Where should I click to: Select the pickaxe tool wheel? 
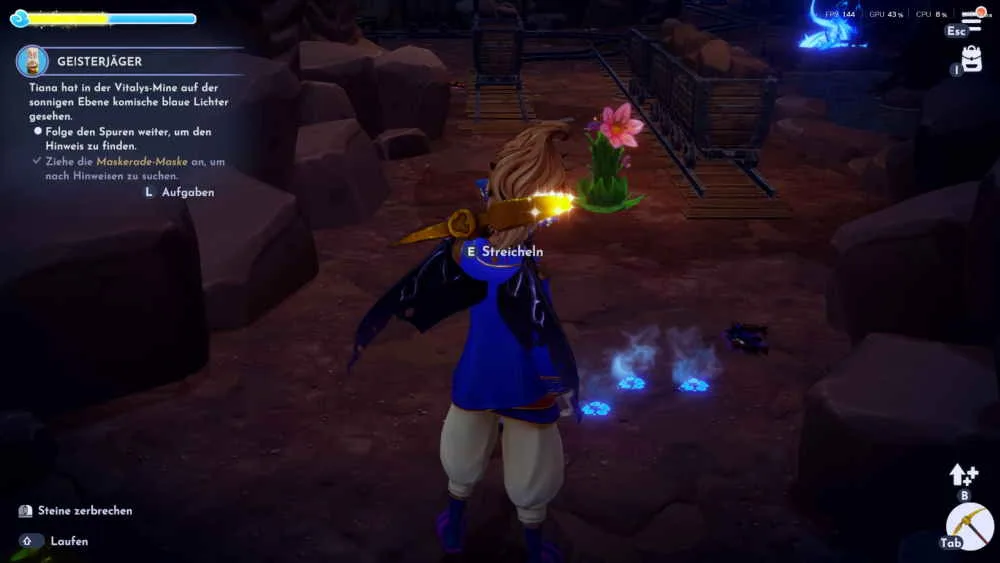pyautogui.click(x=970, y=526)
